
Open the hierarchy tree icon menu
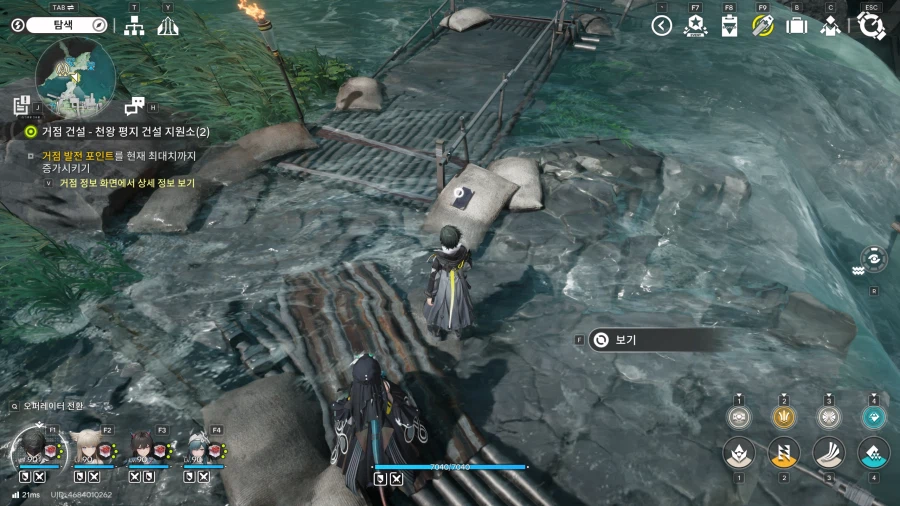[134, 26]
